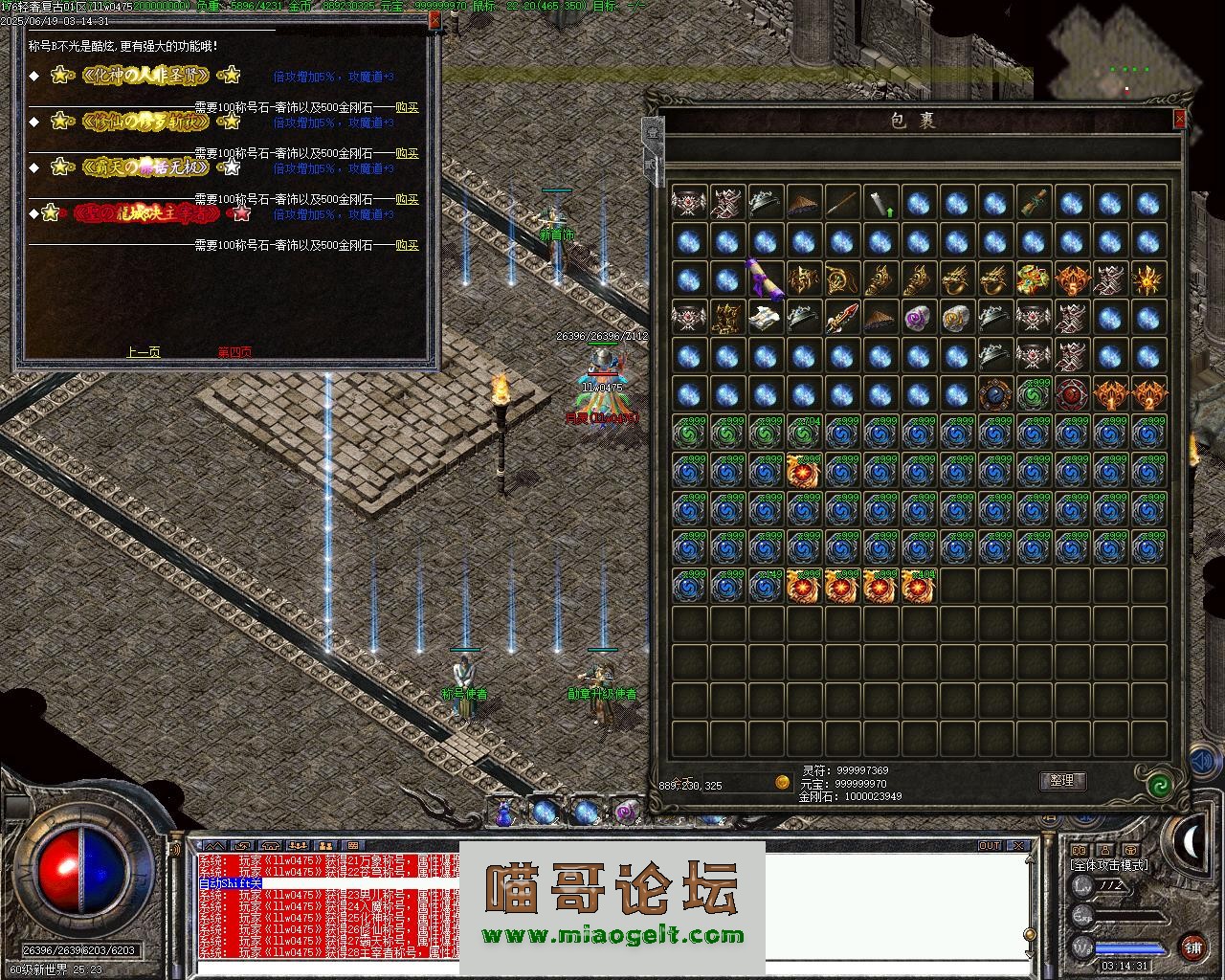Close the title shop dialog

434,19
